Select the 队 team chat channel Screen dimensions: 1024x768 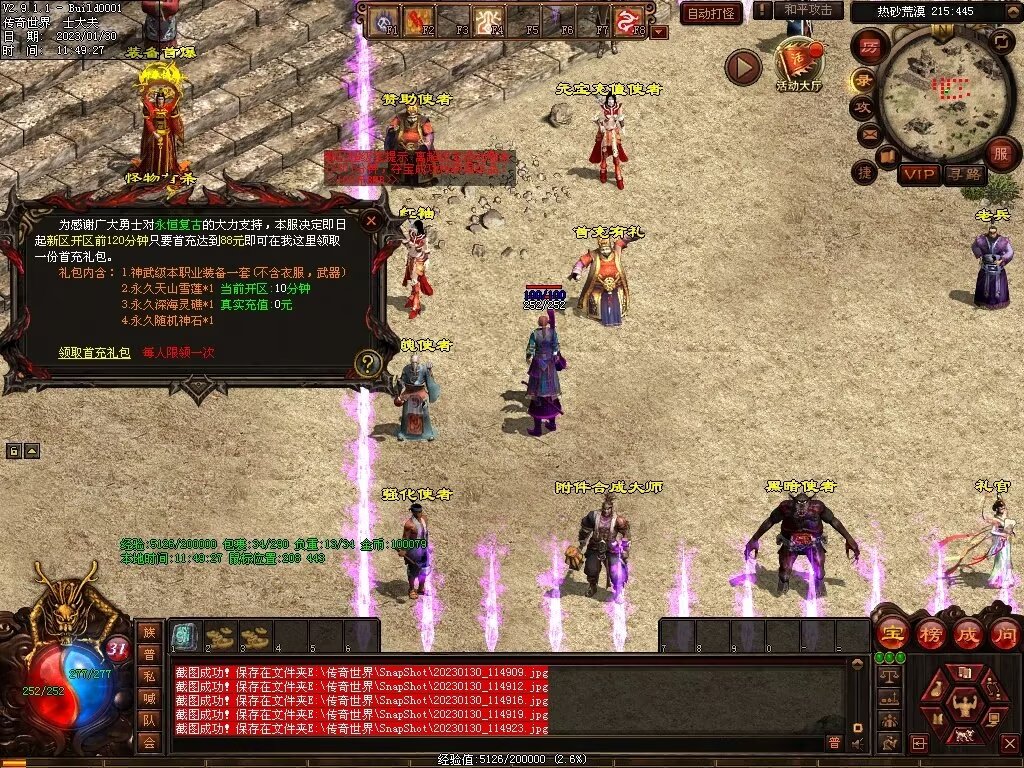149,719
